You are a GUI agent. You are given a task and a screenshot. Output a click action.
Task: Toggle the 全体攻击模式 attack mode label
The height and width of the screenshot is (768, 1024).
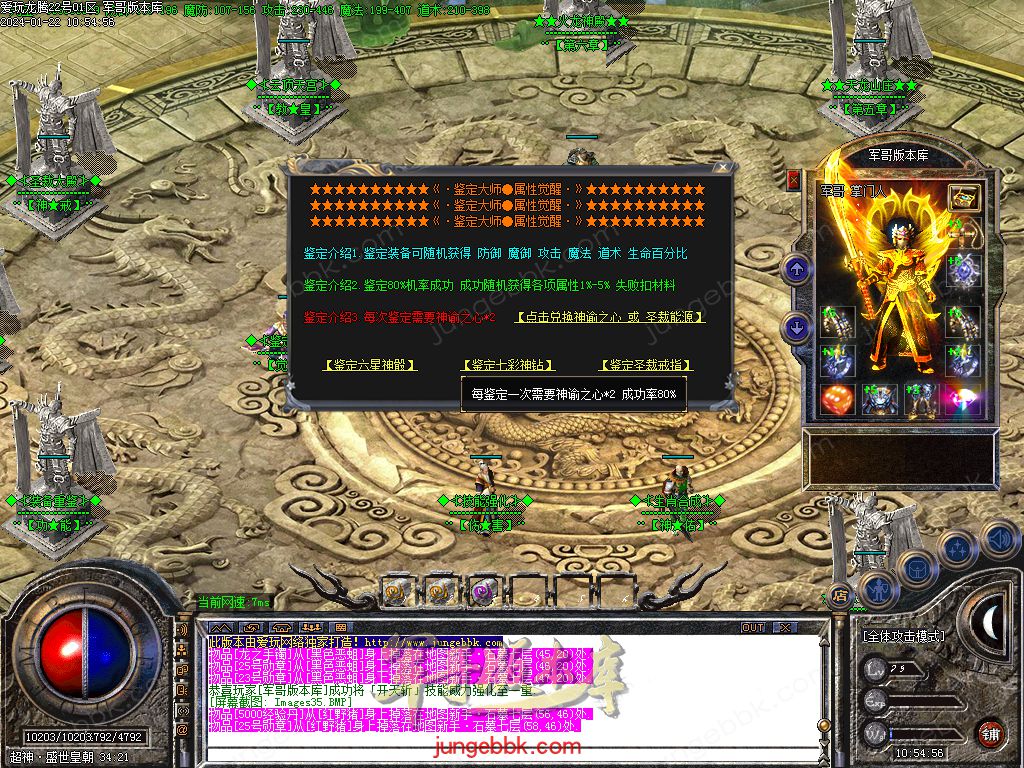click(904, 636)
